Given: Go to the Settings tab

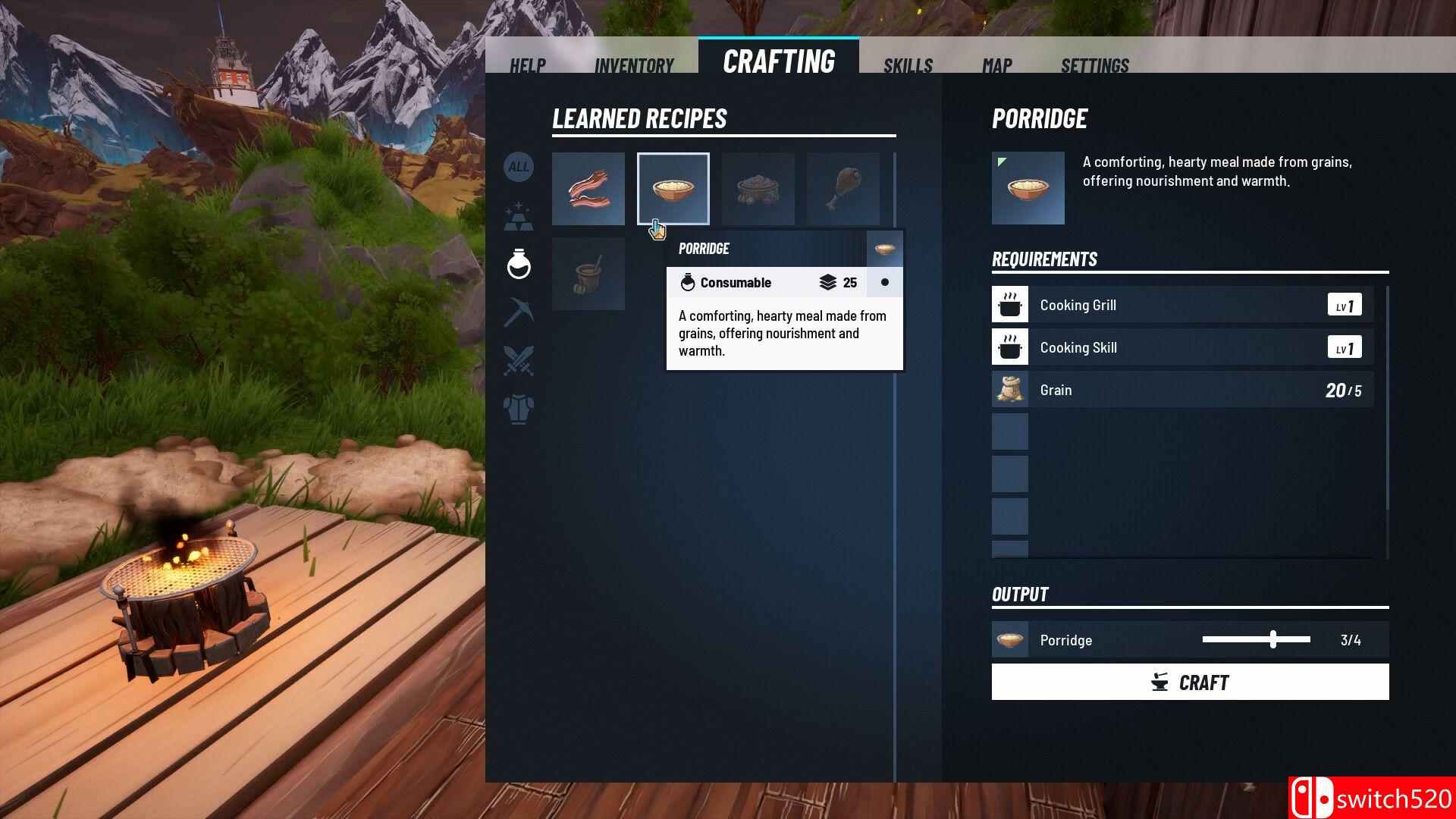Looking at the screenshot, I should click(1094, 65).
